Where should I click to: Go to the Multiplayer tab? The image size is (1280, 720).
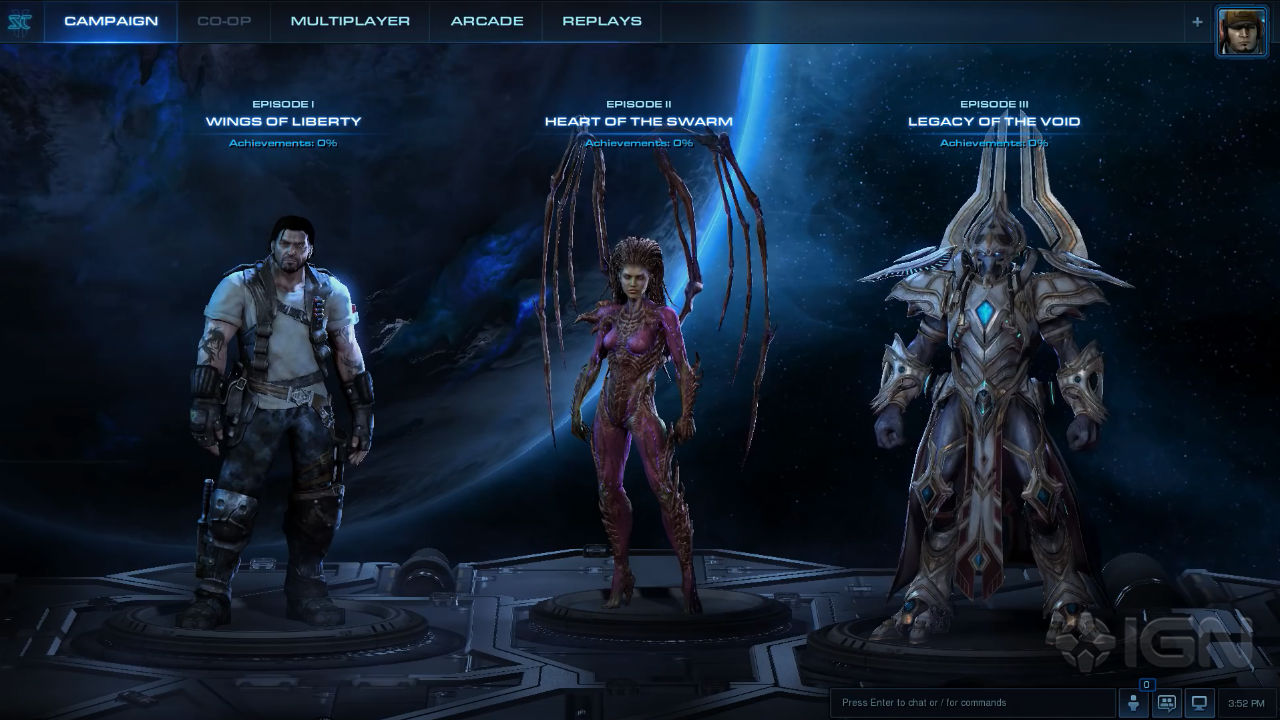coord(350,21)
